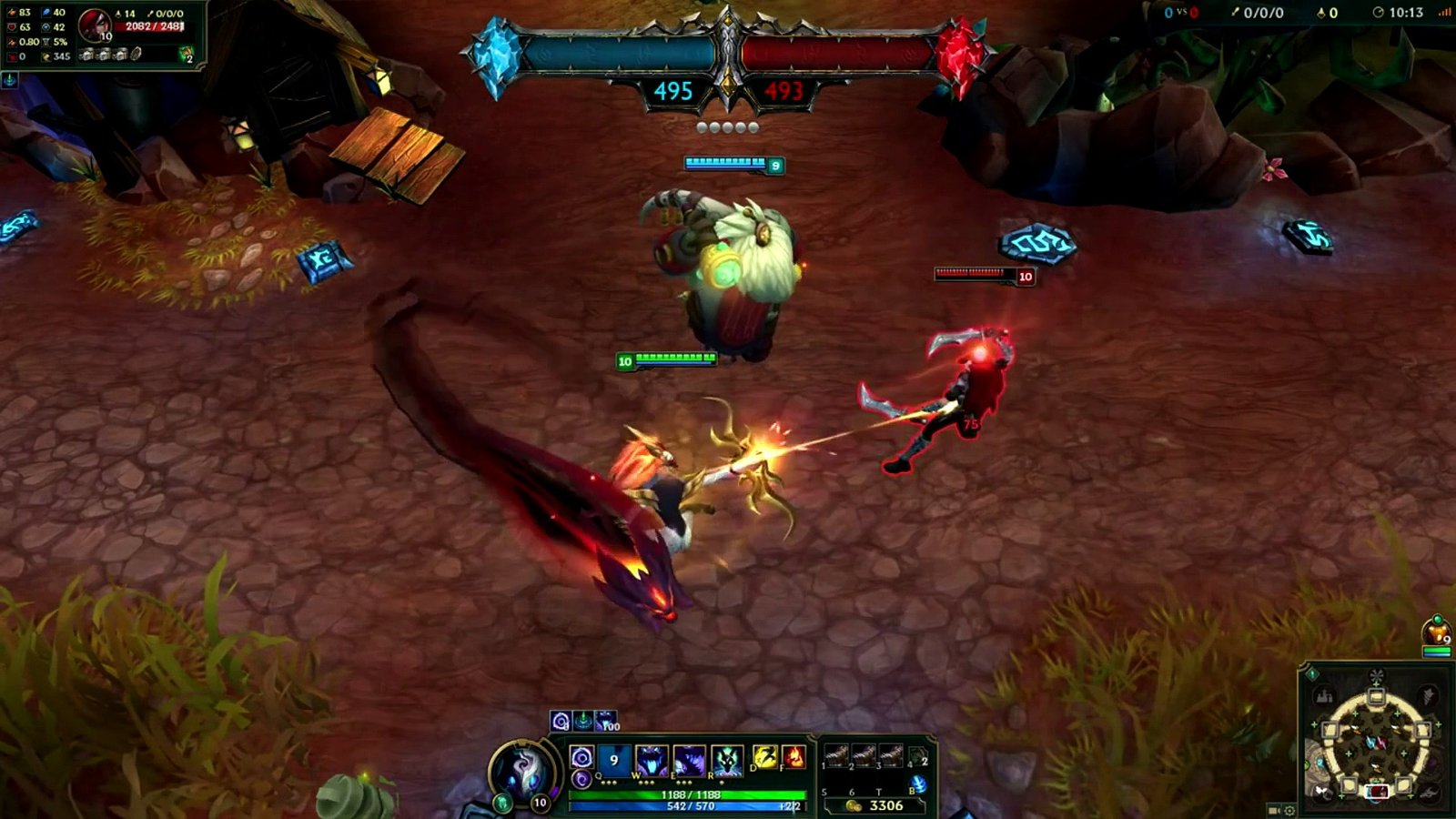Click the circular arena minimap

click(x=1376, y=742)
